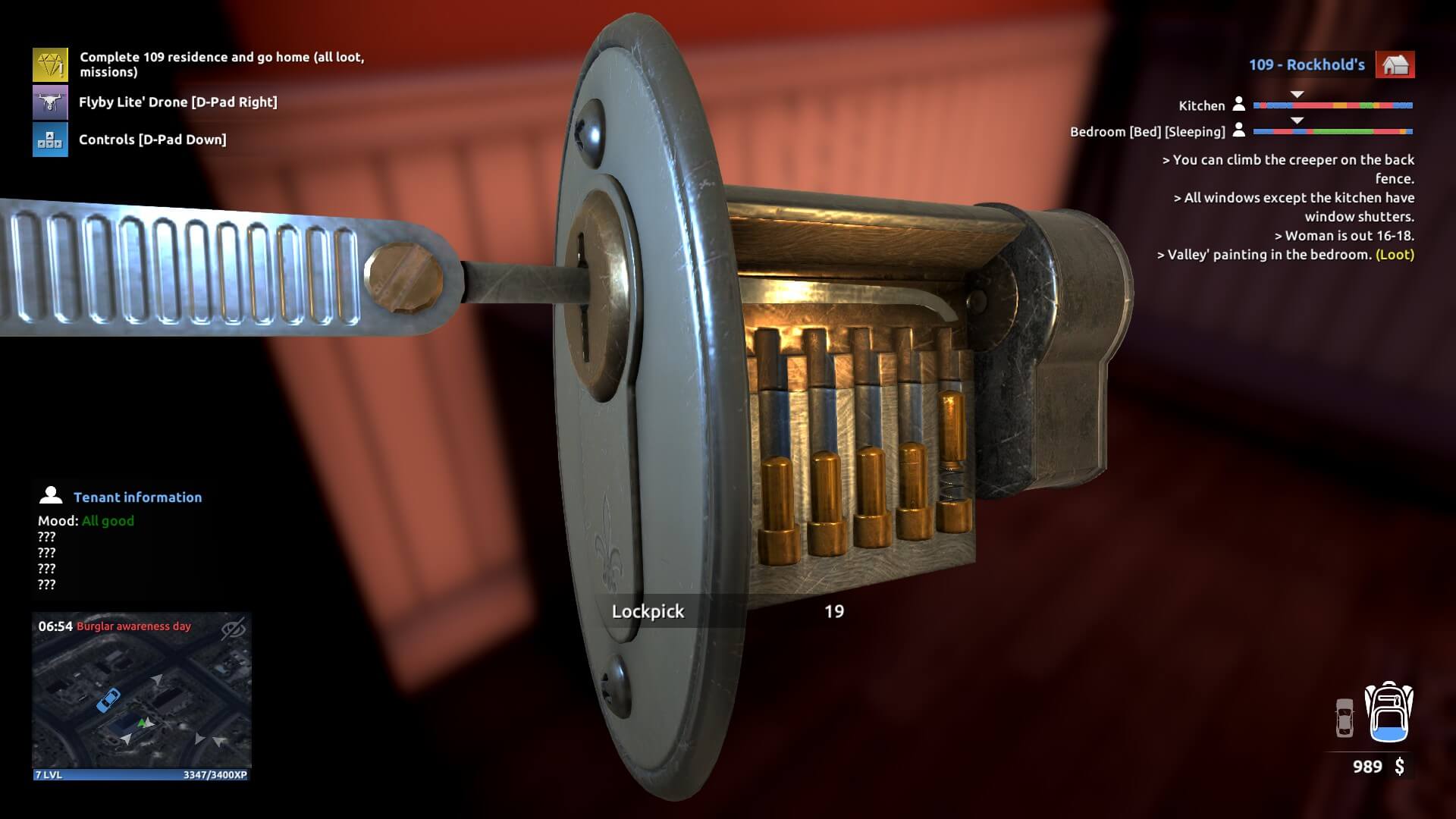
Task: Show the Tenant information panel header
Action: 137,497
